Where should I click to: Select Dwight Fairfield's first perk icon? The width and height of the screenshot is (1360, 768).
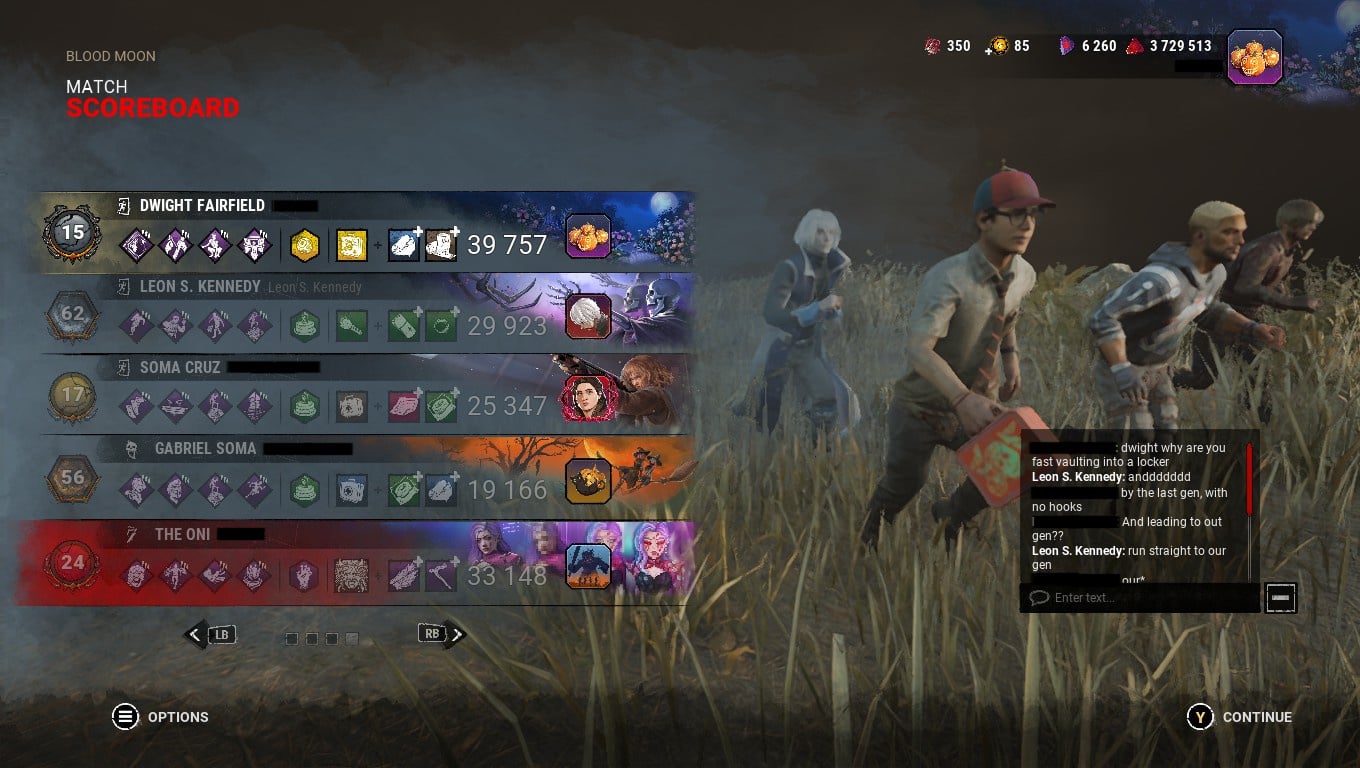tap(137, 243)
